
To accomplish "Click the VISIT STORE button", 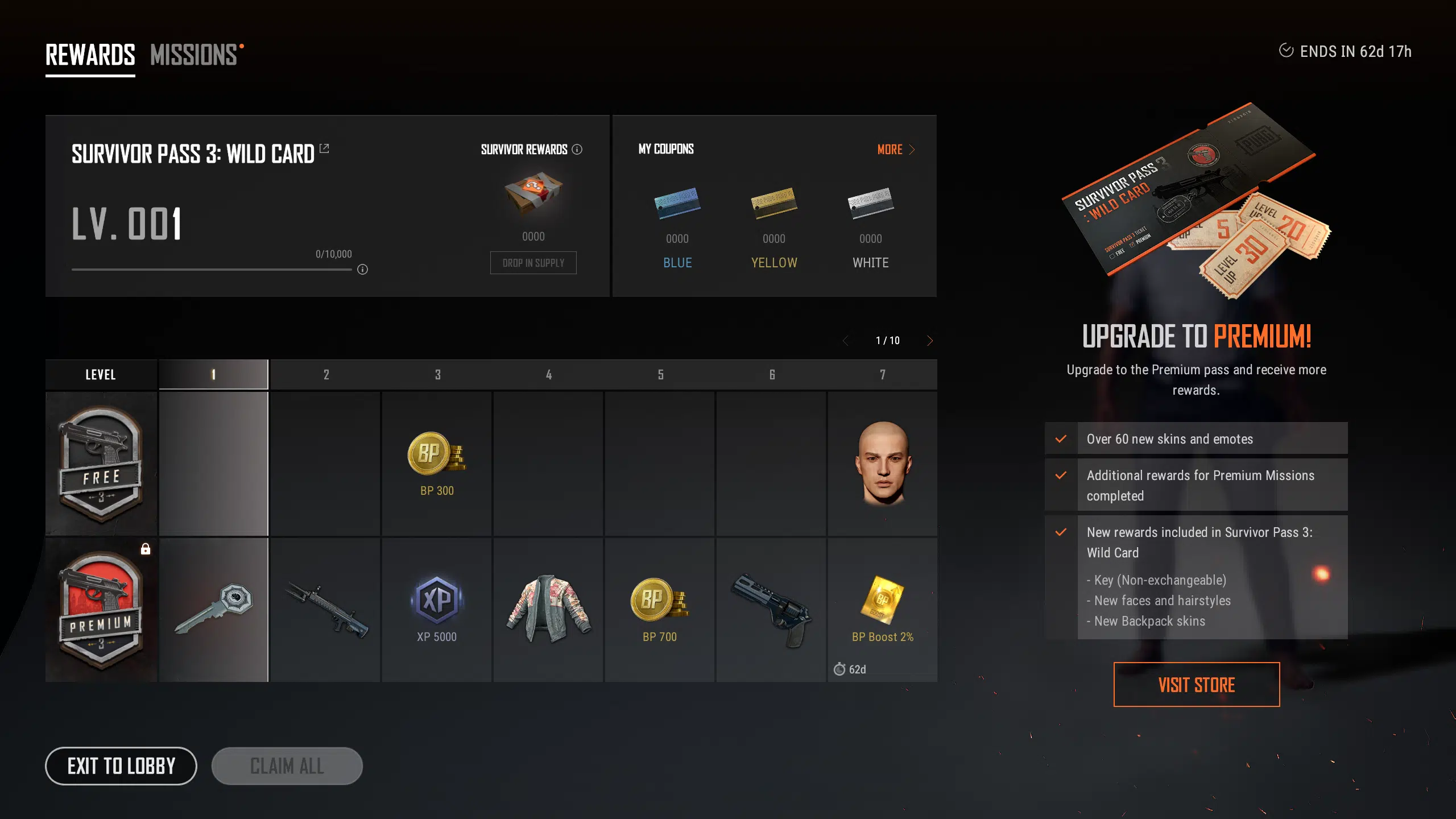I will (x=1196, y=684).
